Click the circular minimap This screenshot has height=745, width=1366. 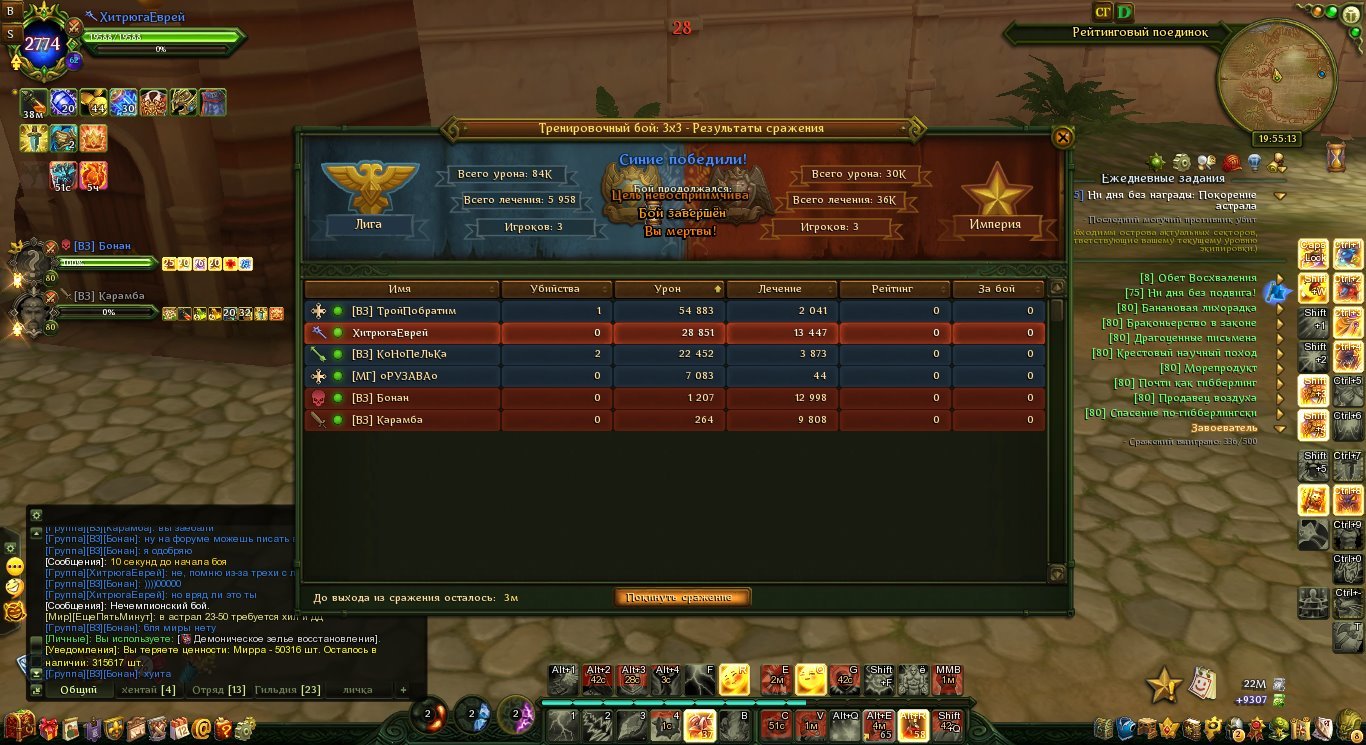[x=1276, y=74]
